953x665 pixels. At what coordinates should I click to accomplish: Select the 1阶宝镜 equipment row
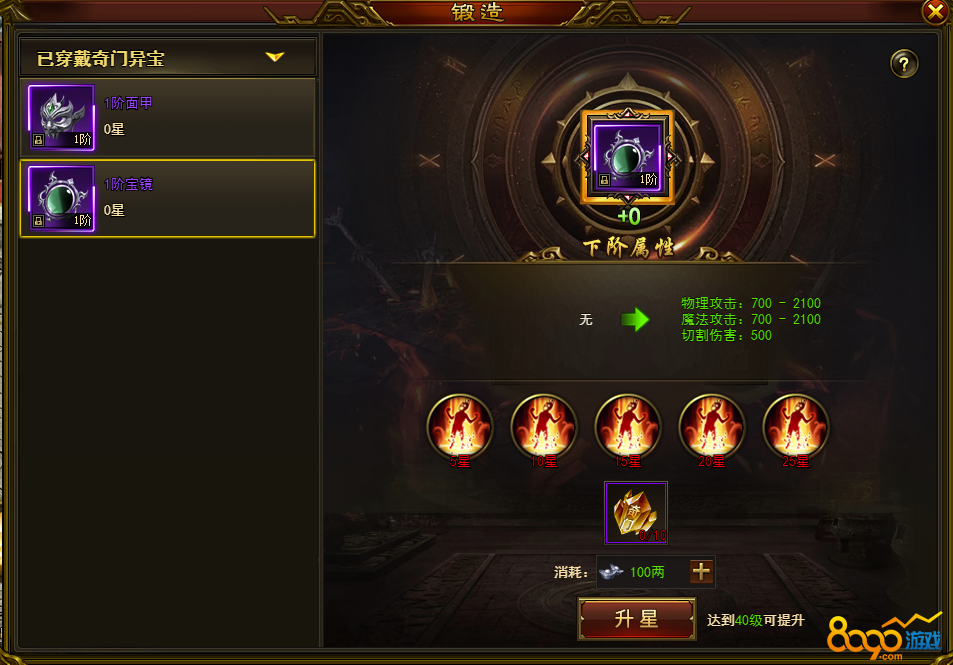pos(167,198)
